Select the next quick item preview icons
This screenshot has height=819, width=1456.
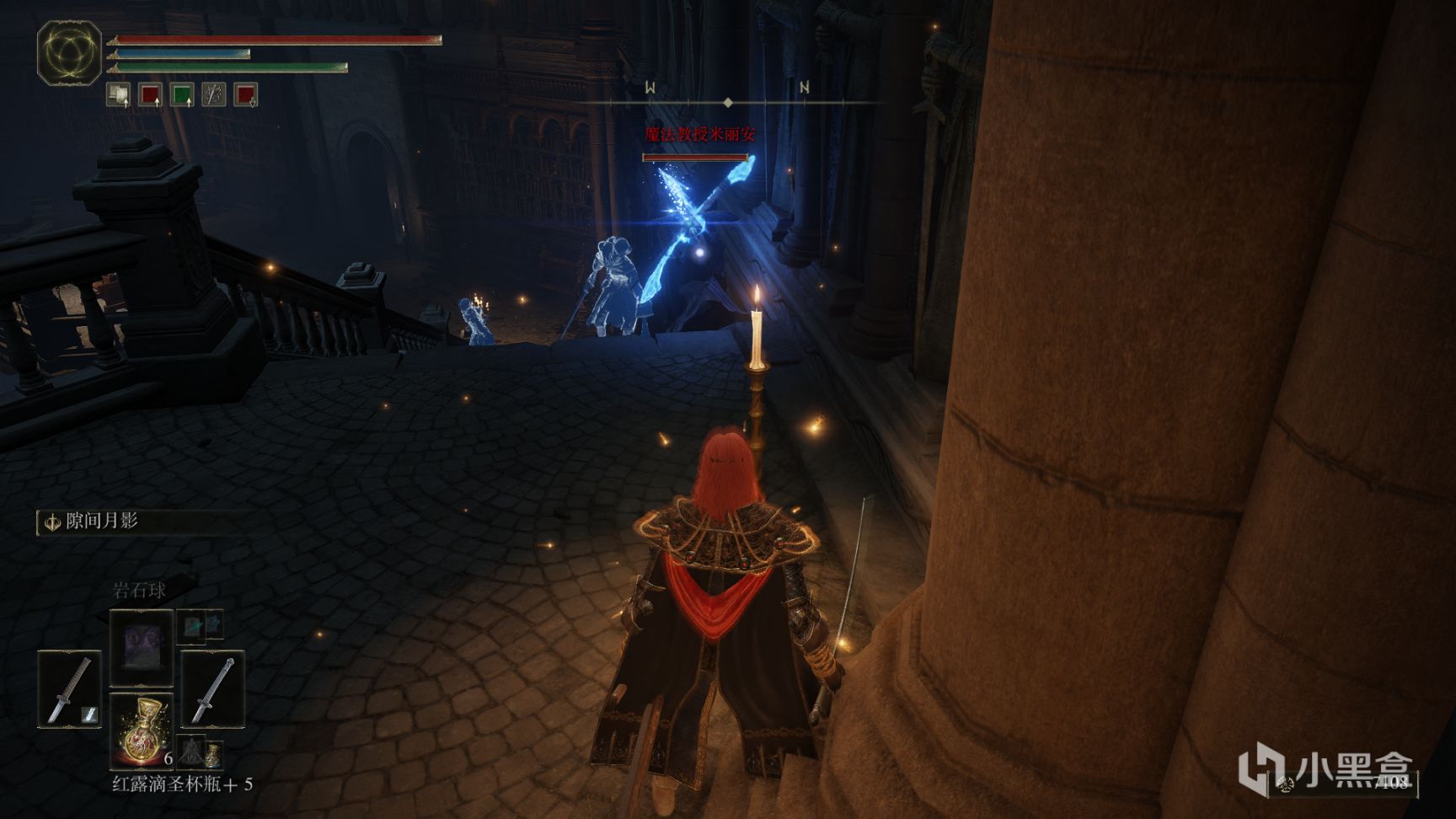click(201, 752)
